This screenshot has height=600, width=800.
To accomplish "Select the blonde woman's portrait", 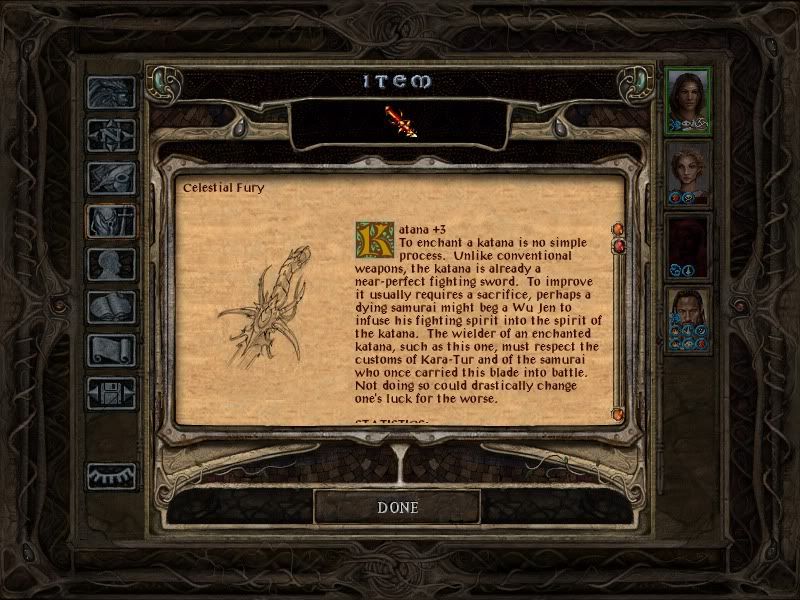I will point(688,172).
